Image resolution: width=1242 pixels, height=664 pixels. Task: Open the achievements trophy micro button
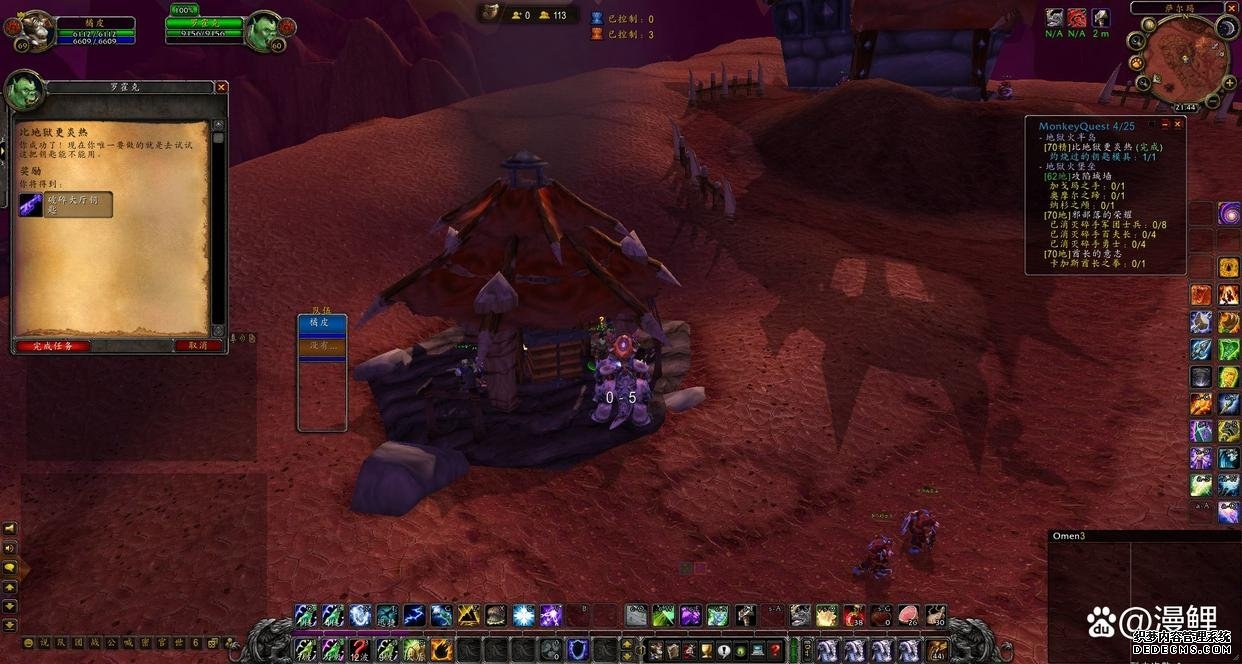click(705, 650)
